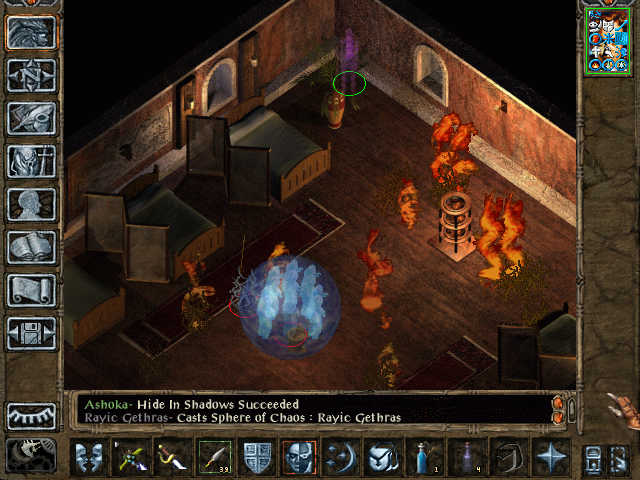640x480 pixels.
Task: Open the options menu (floppy disk icon)
Action: click(32, 333)
